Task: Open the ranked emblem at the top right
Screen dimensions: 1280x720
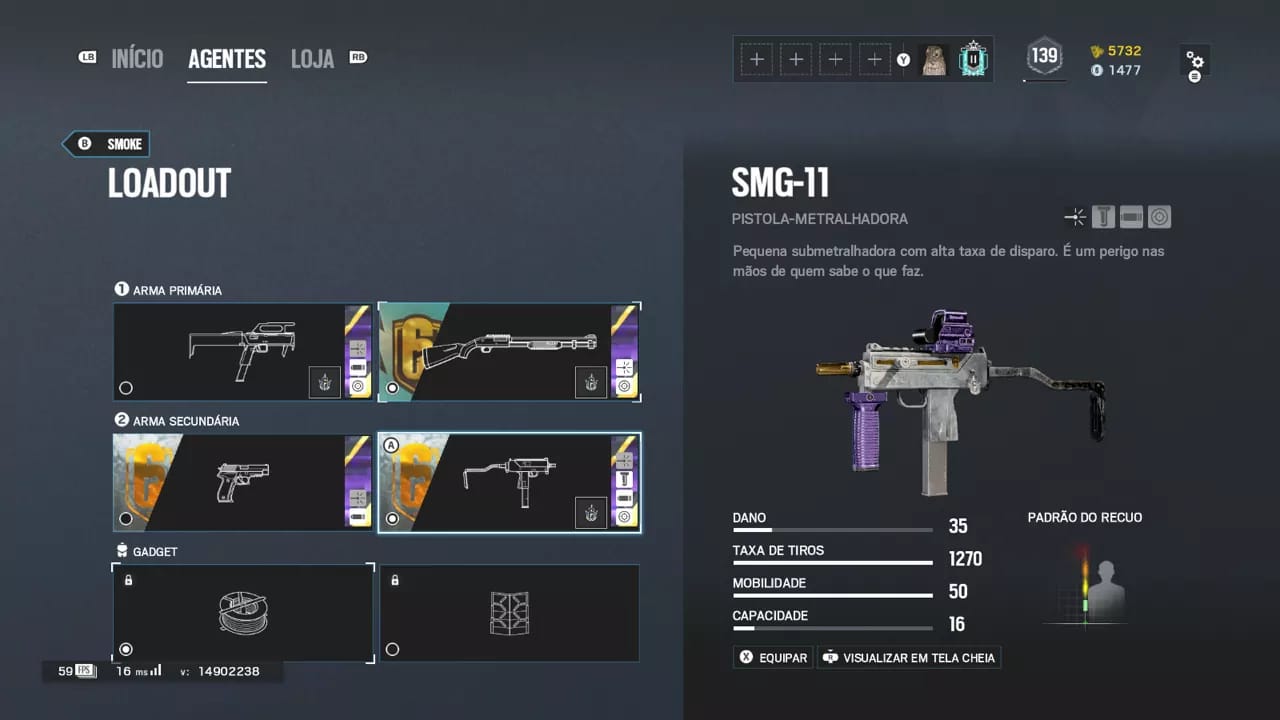Action: (972, 59)
